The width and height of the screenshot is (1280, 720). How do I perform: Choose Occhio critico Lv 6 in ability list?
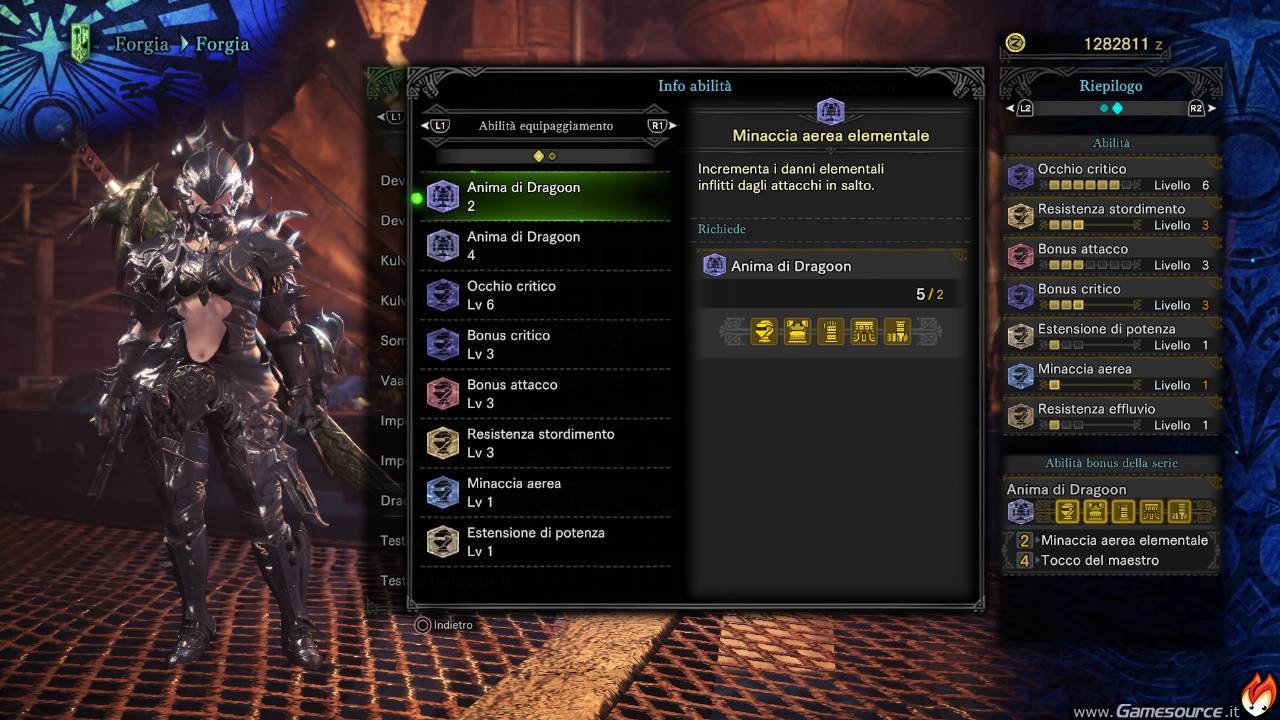pos(545,295)
